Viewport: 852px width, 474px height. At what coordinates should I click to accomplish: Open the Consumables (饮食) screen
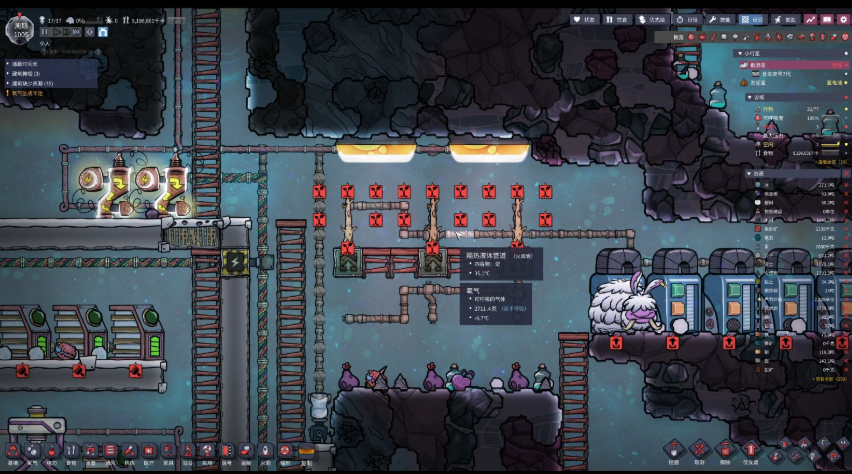point(617,19)
